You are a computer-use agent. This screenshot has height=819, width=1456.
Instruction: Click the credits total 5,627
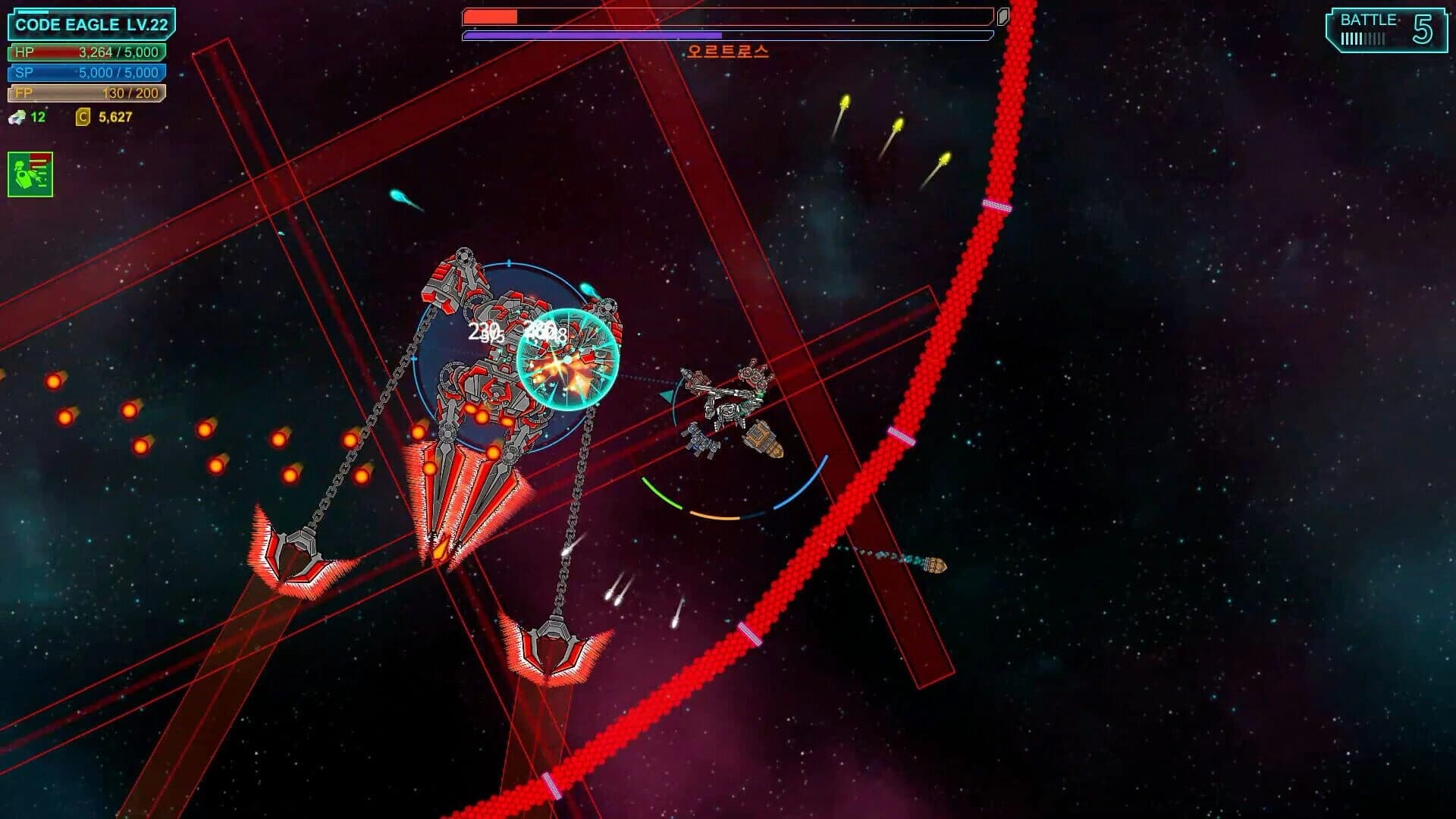[x=115, y=118]
